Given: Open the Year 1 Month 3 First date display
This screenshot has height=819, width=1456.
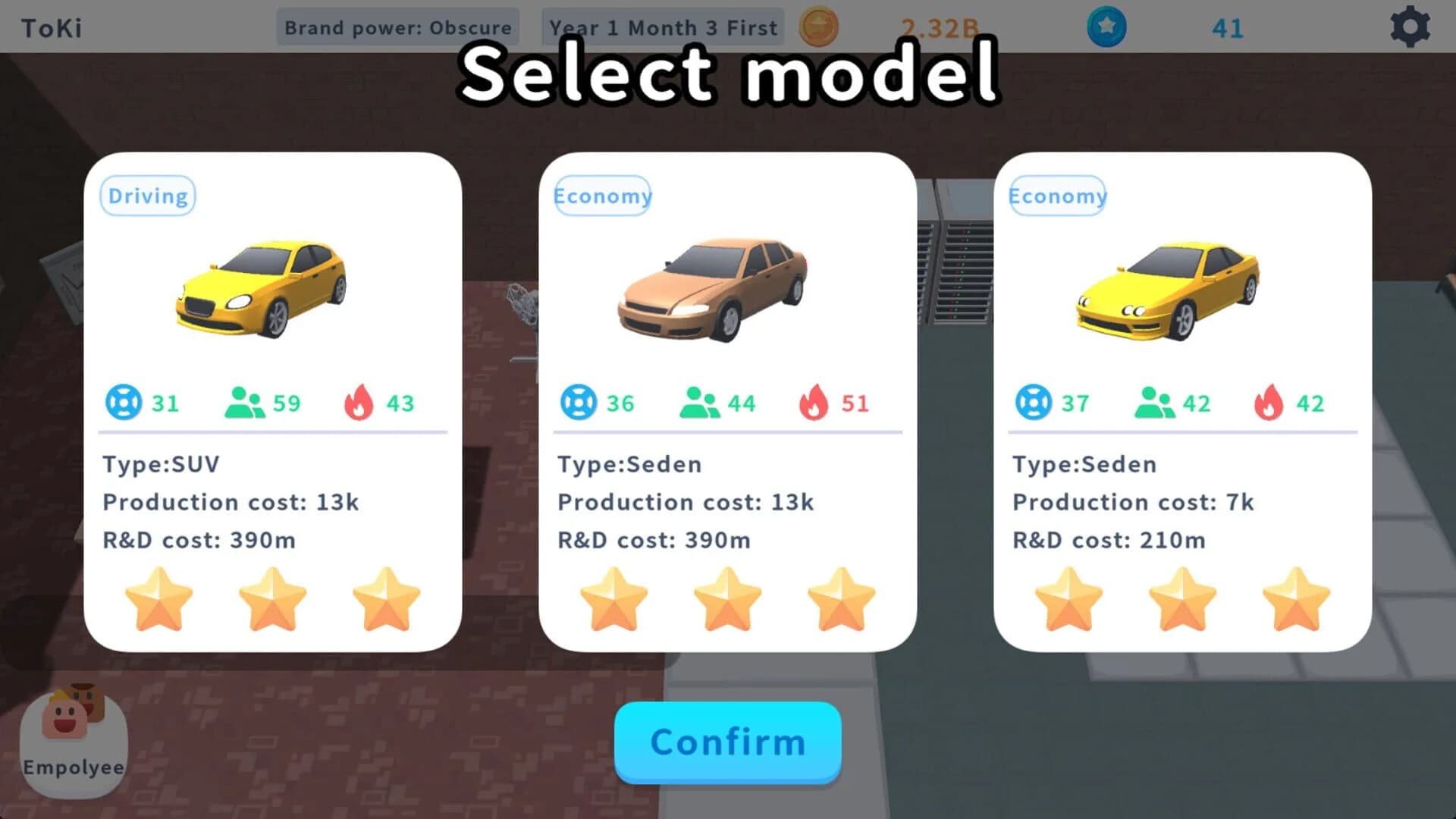Looking at the screenshot, I should pos(663,27).
